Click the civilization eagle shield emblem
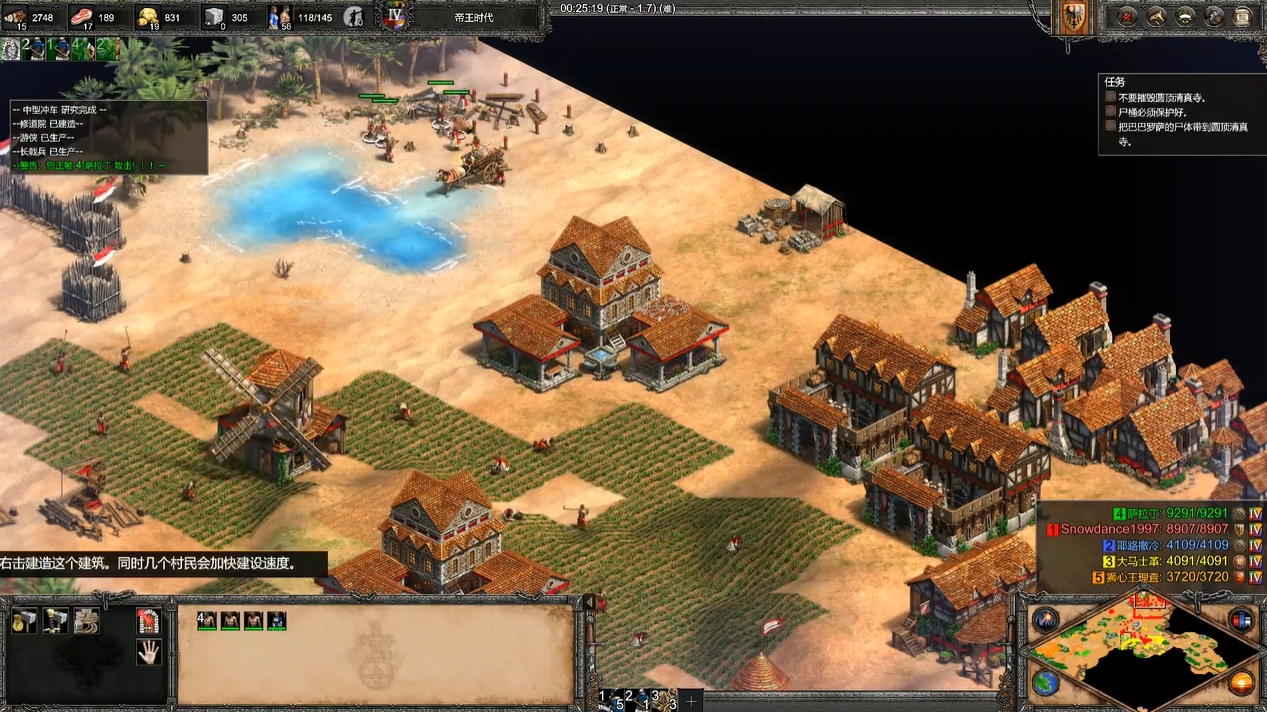The height and width of the screenshot is (712, 1267). pos(1075,18)
